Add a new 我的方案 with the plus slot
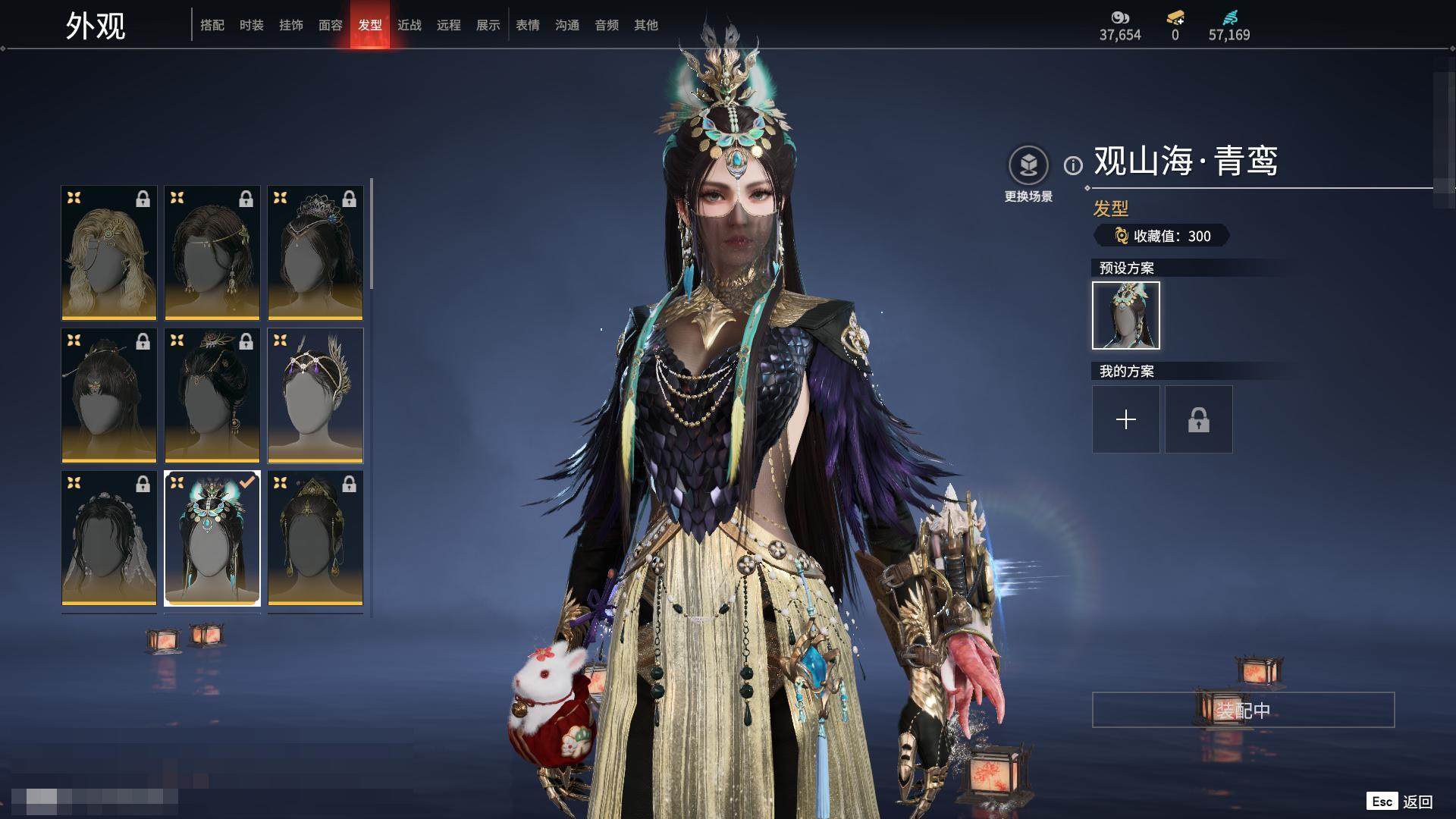Viewport: 1456px width, 819px height. point(1125,419)
